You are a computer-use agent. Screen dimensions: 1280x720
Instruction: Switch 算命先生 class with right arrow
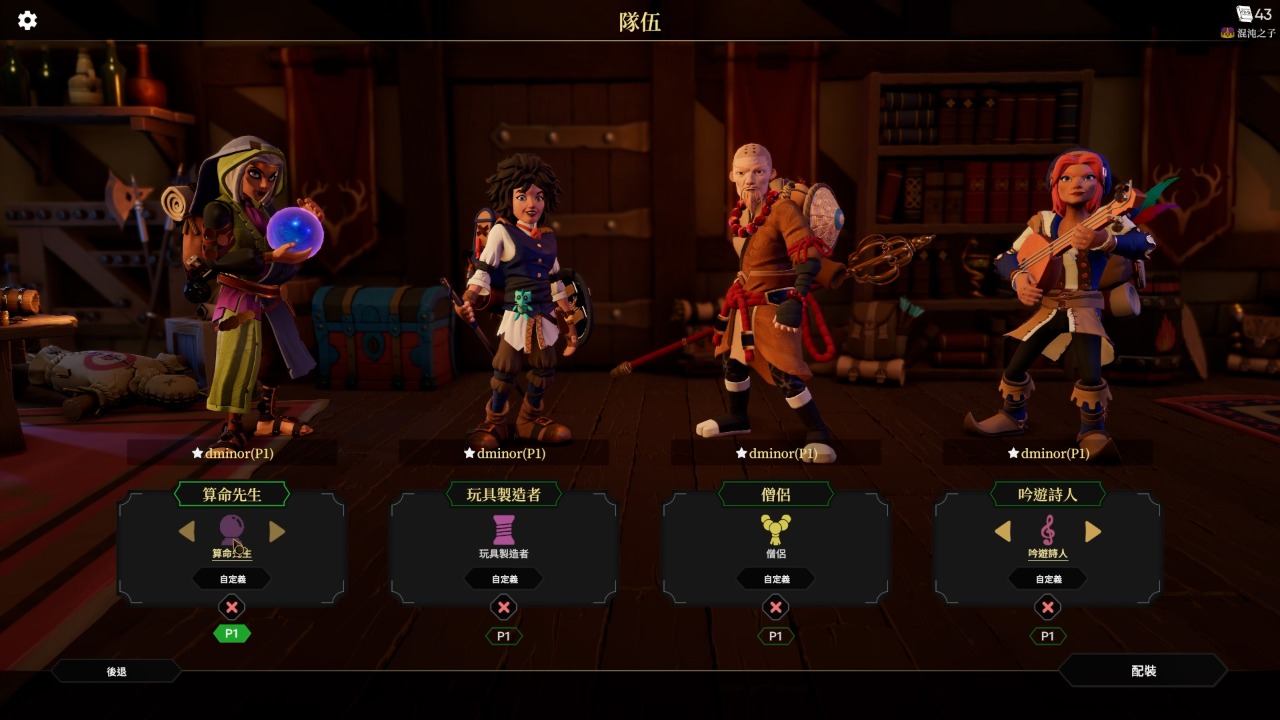(277, 532)
